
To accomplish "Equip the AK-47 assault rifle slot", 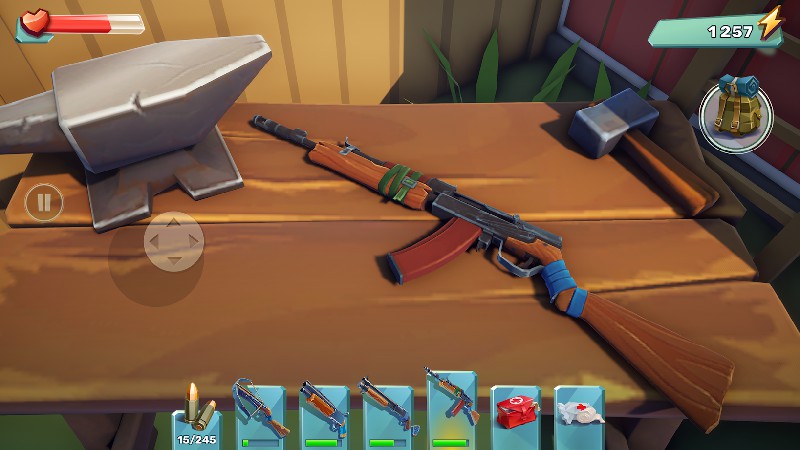I will [450, 410].
